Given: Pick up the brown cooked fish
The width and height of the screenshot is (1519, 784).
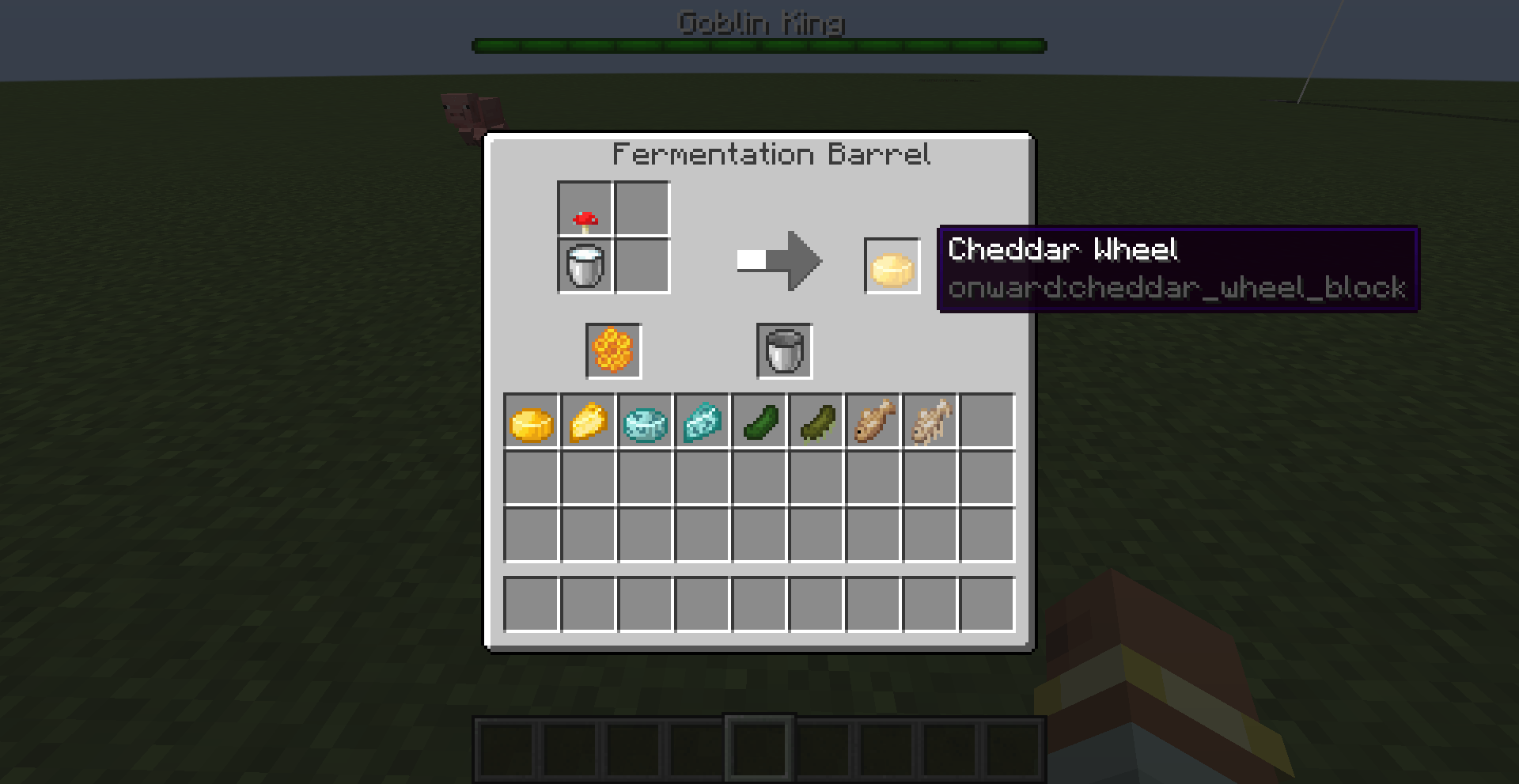Looking at the screenshot, I should pyautogui.click(x=873, y=422).
